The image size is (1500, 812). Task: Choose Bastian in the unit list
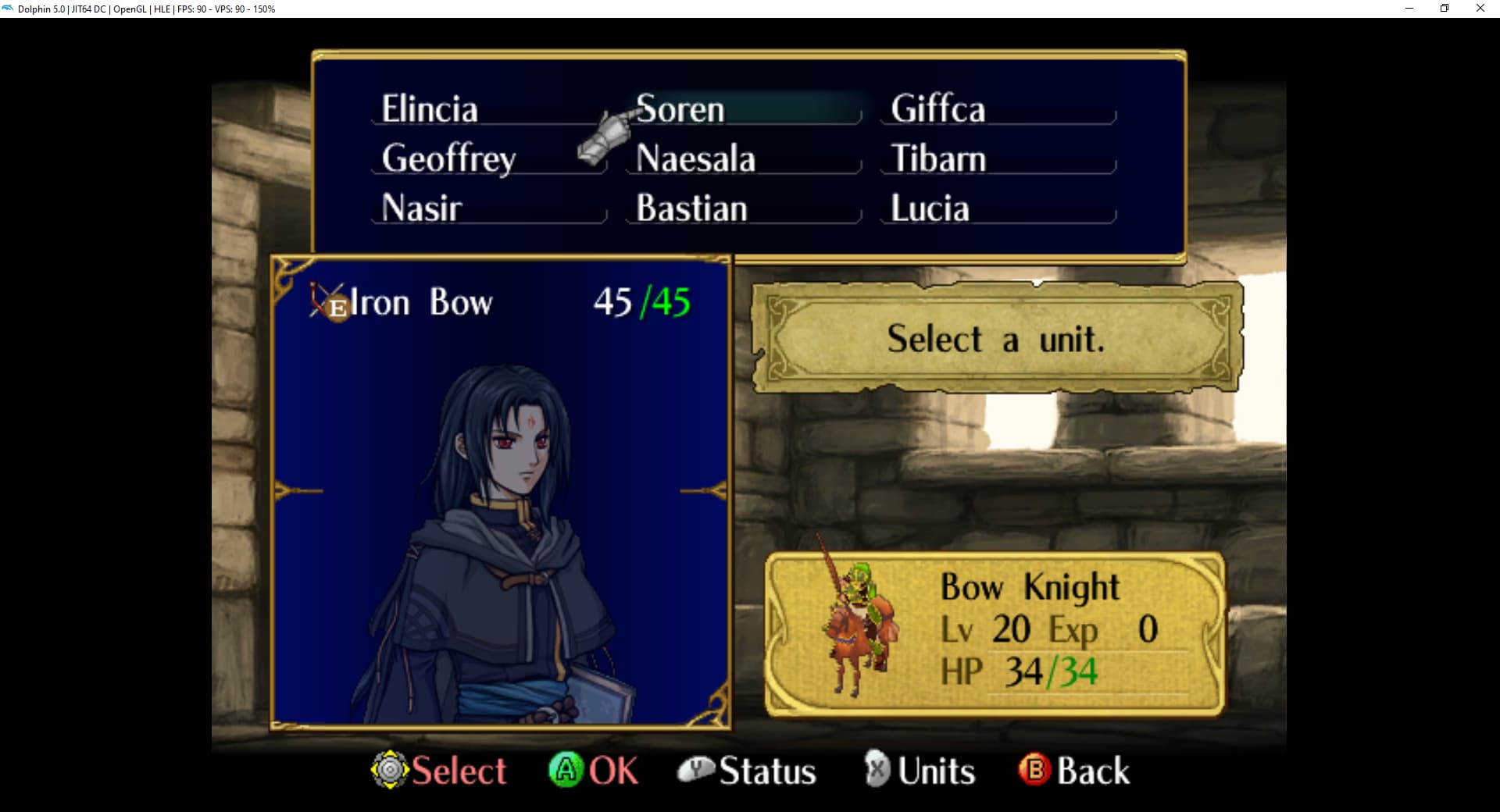[x=691, y=208]
